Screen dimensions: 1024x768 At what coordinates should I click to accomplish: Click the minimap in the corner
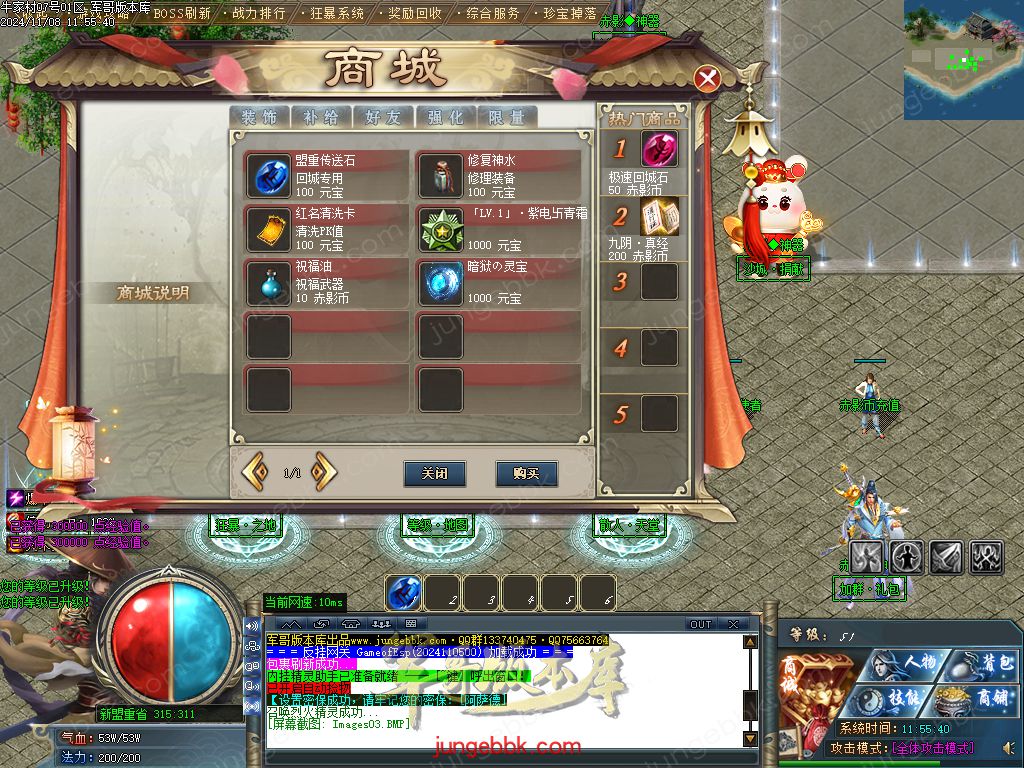[963, 59]
